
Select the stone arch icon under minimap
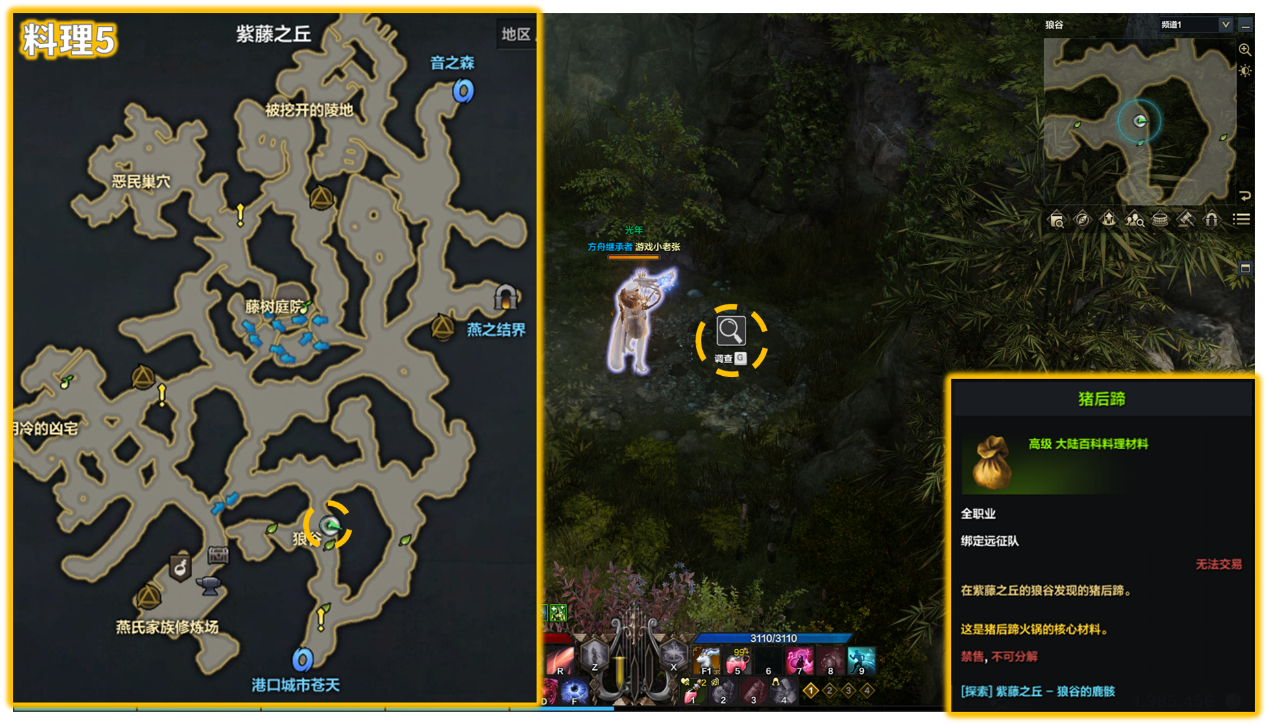coord(1212,219)
